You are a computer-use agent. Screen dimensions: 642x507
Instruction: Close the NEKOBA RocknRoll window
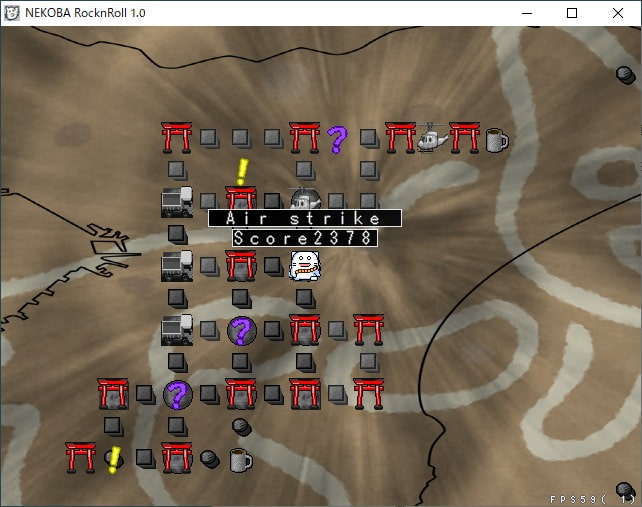618,13
